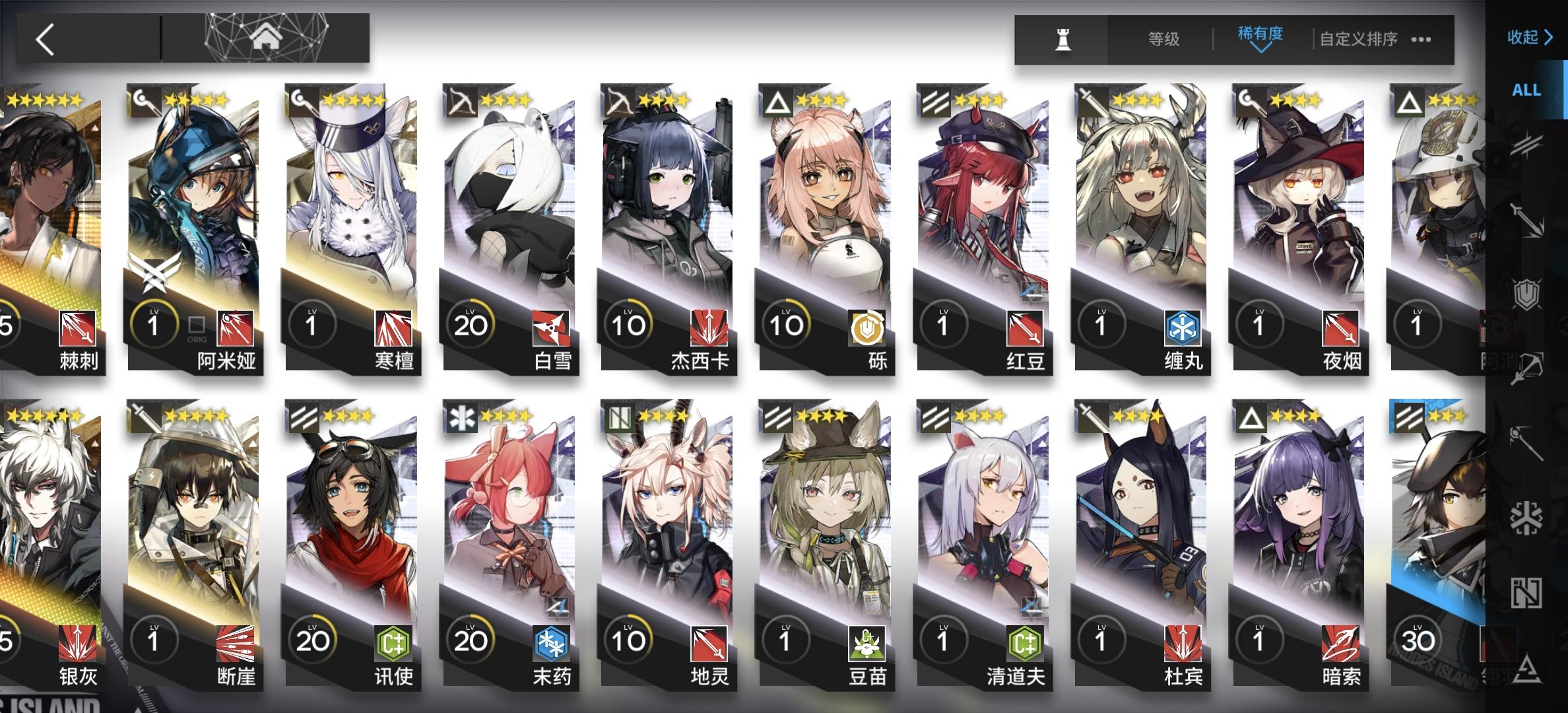Open the ••• more sorting options menu
The height and width of the screenshot is (713, 1568).
click(1420, 39)
